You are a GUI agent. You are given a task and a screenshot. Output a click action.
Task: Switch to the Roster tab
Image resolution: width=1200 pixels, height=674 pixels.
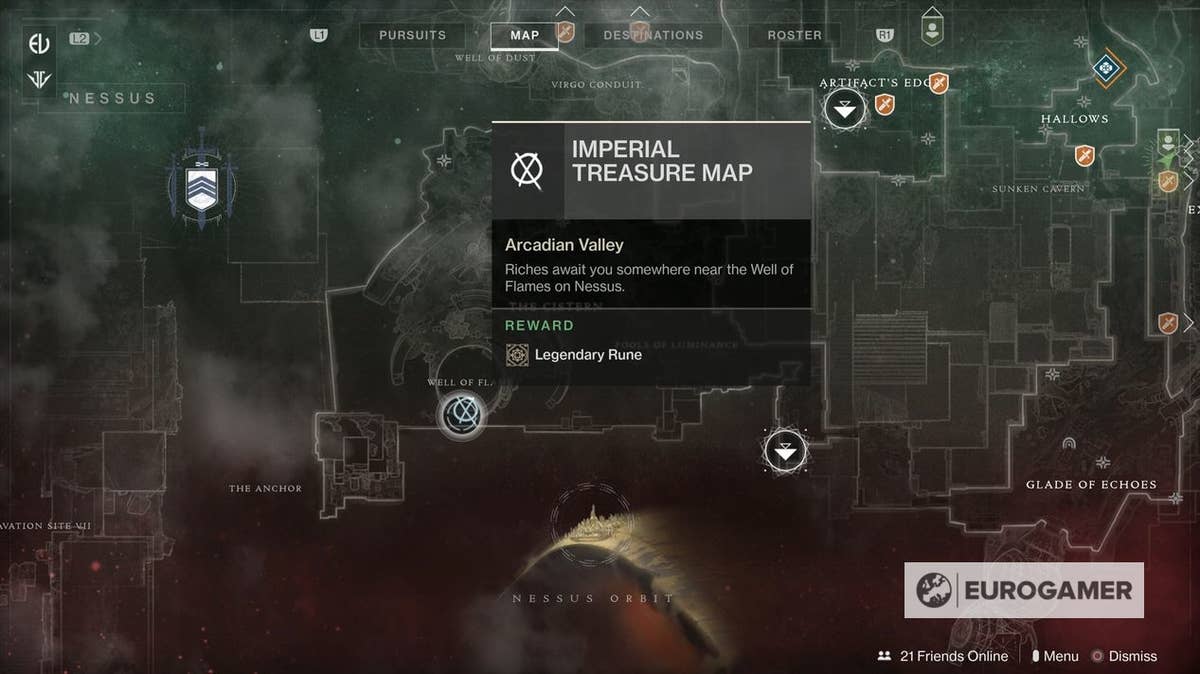coord(794,35)
